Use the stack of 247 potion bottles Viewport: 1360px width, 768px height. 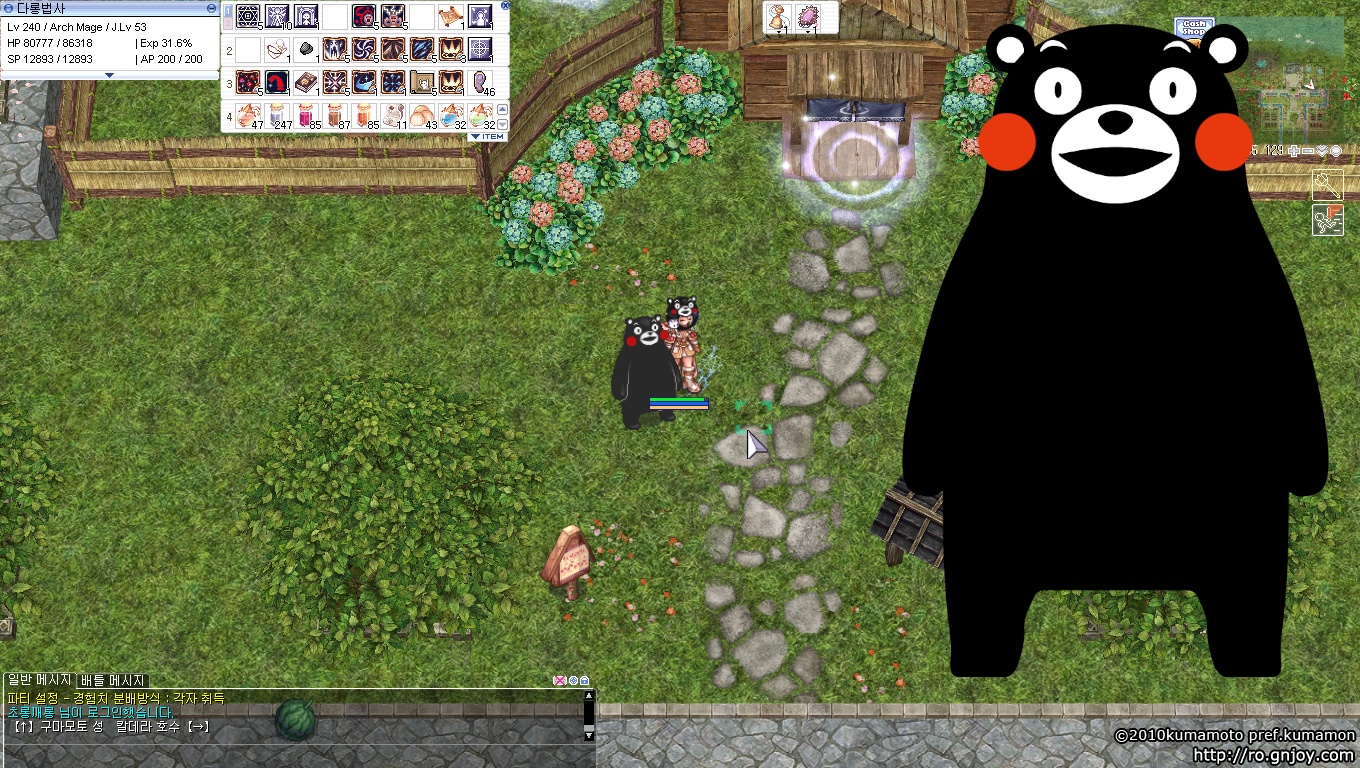[x=278, y=114]
